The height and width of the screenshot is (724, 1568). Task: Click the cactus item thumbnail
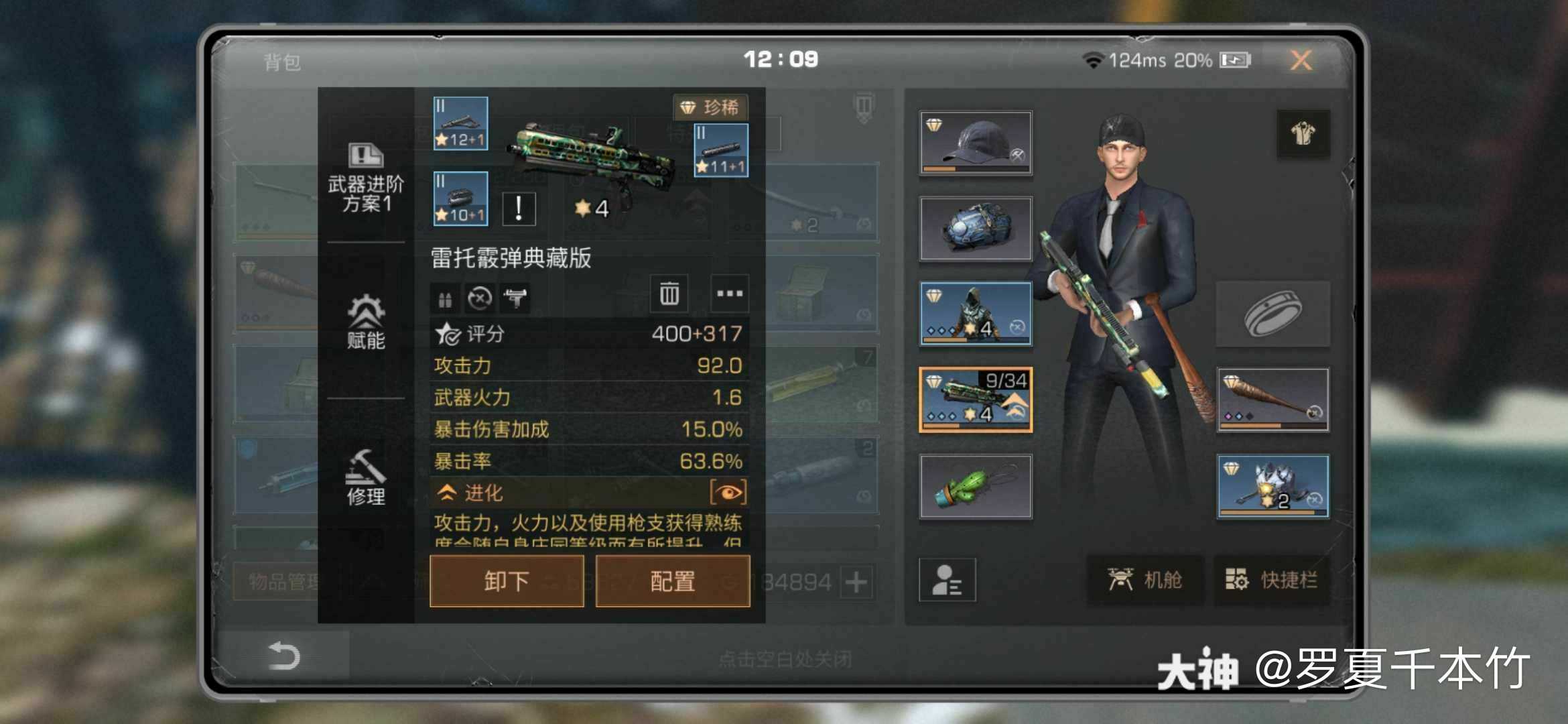tap(976, 486)
